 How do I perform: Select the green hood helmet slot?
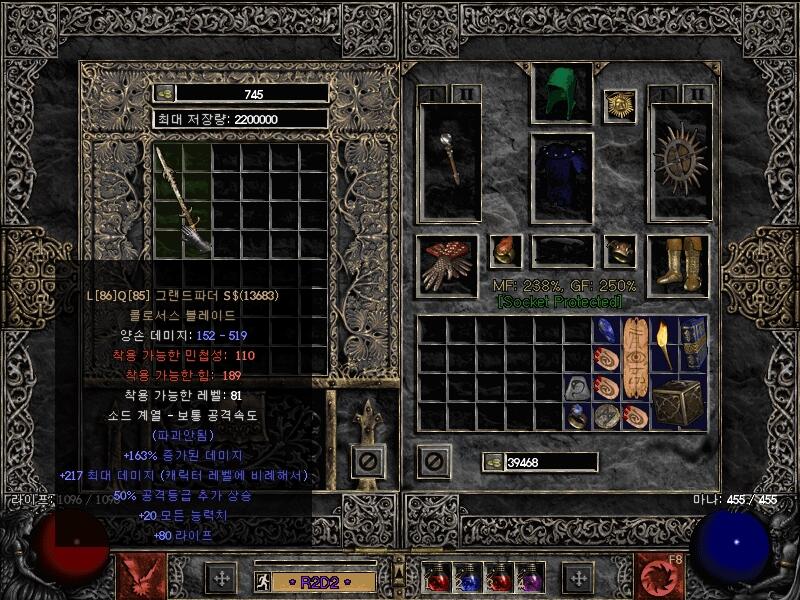click(x=561, y=94)
